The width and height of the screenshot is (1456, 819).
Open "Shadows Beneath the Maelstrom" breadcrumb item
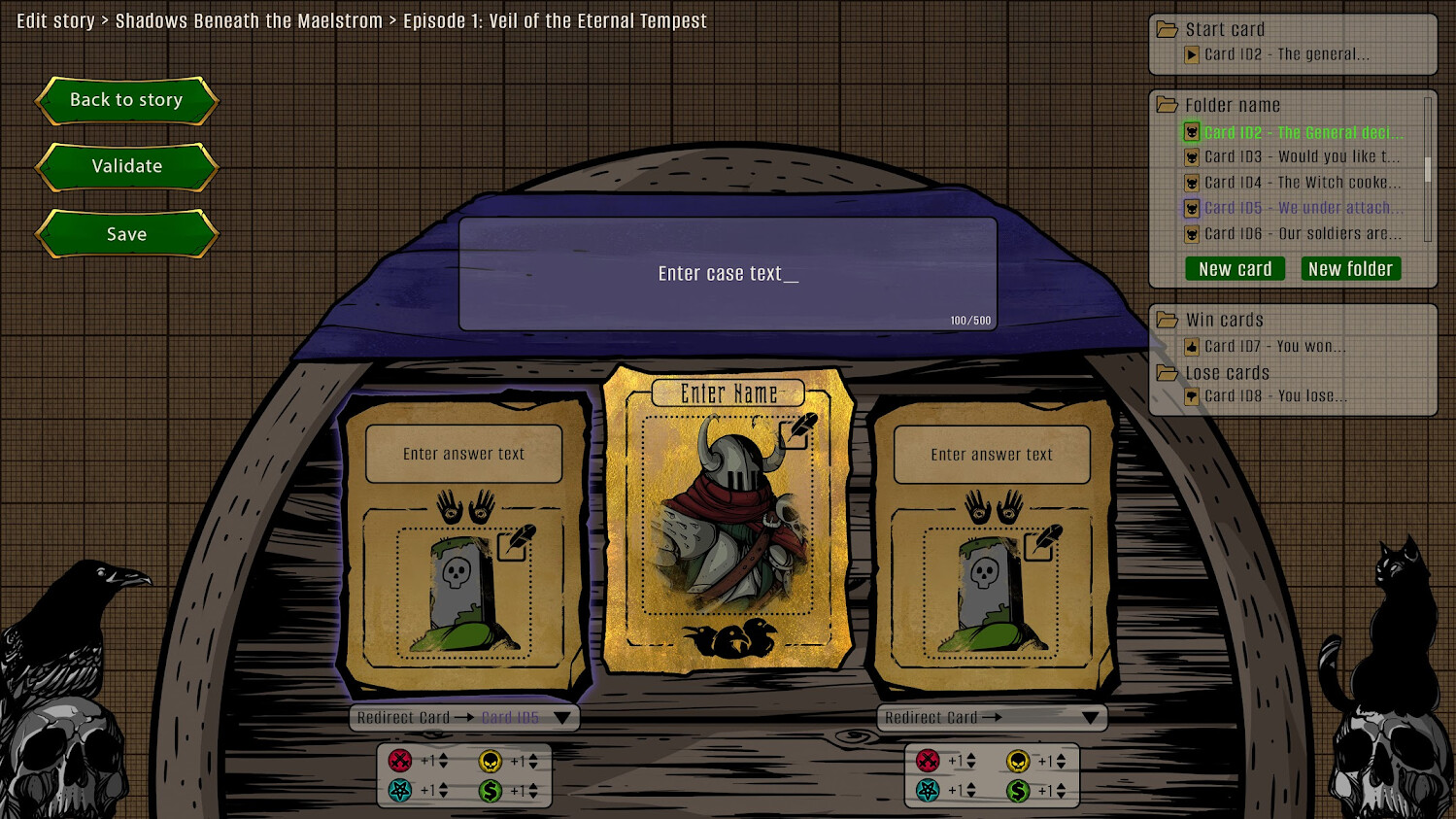coord(250,20)
